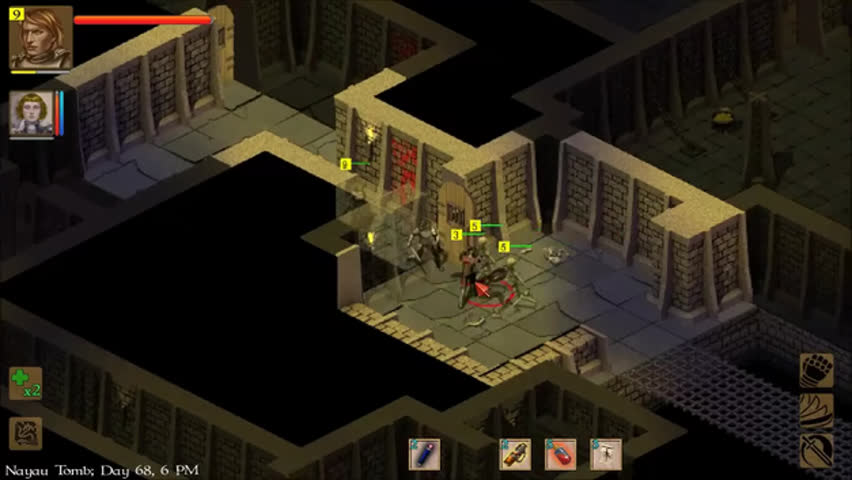Activate the green cross x2 speed button
This screenshot has height=480, width=852.
click(x=25, y=383)
